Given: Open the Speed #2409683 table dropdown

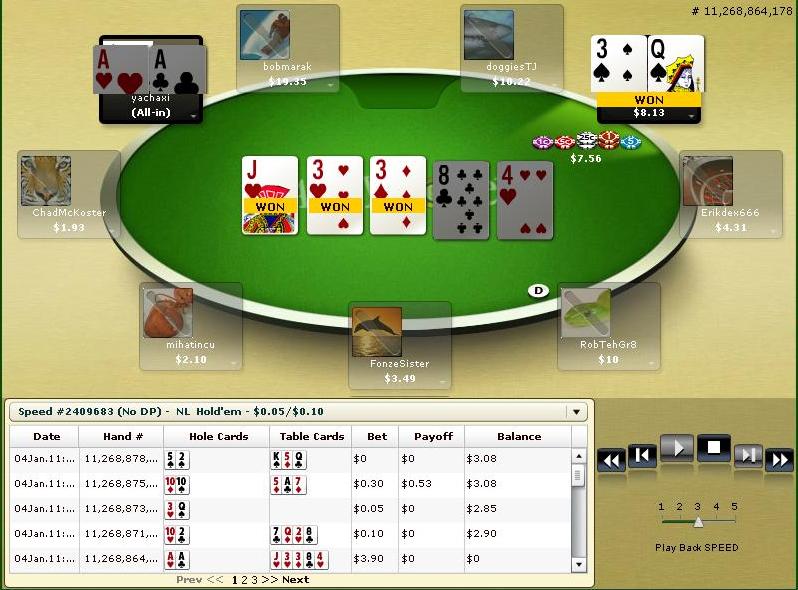Looking at the screenshot, I should coord(575,412).
